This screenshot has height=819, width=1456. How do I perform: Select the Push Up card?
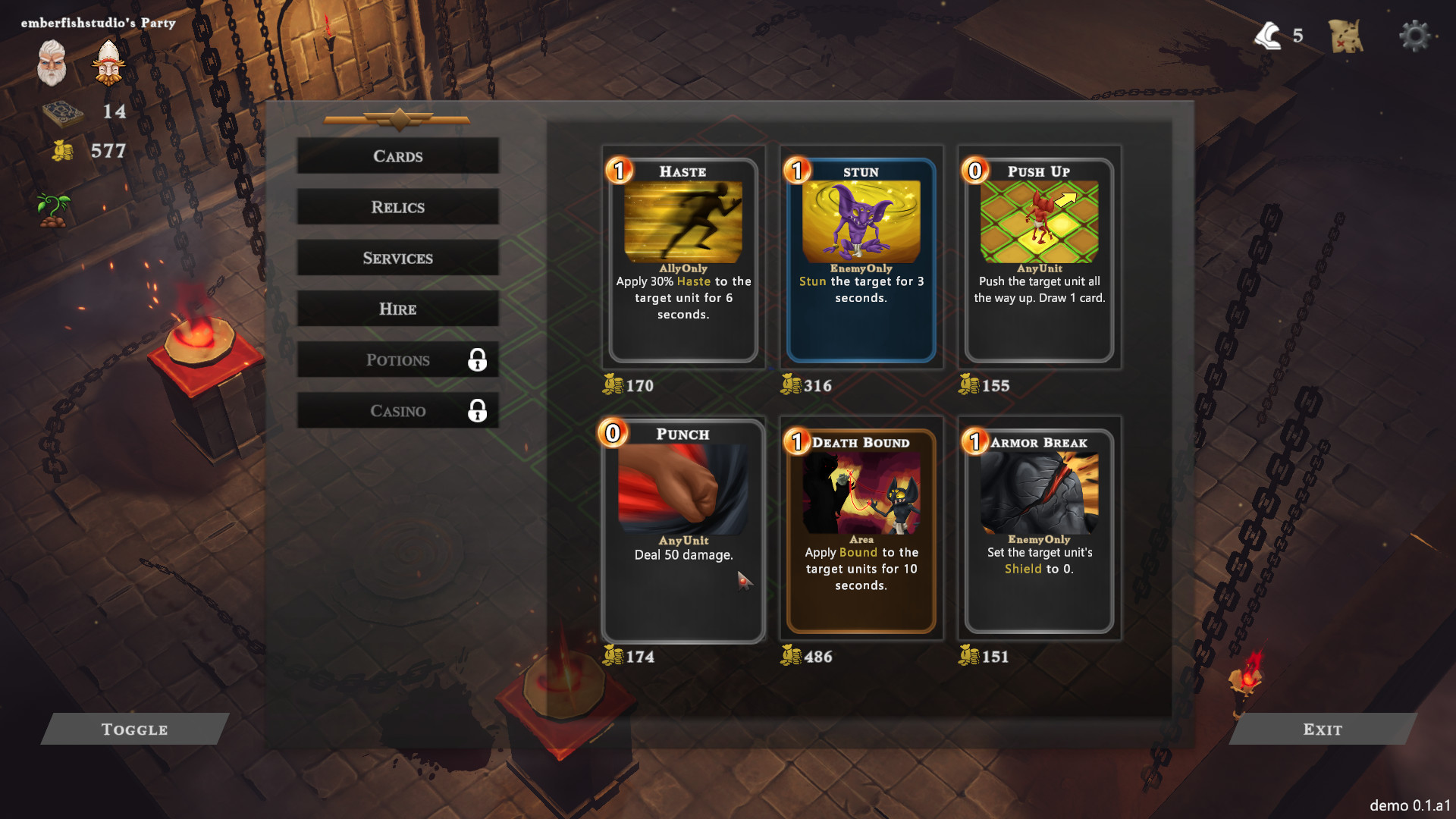(x=1039, y=259)
